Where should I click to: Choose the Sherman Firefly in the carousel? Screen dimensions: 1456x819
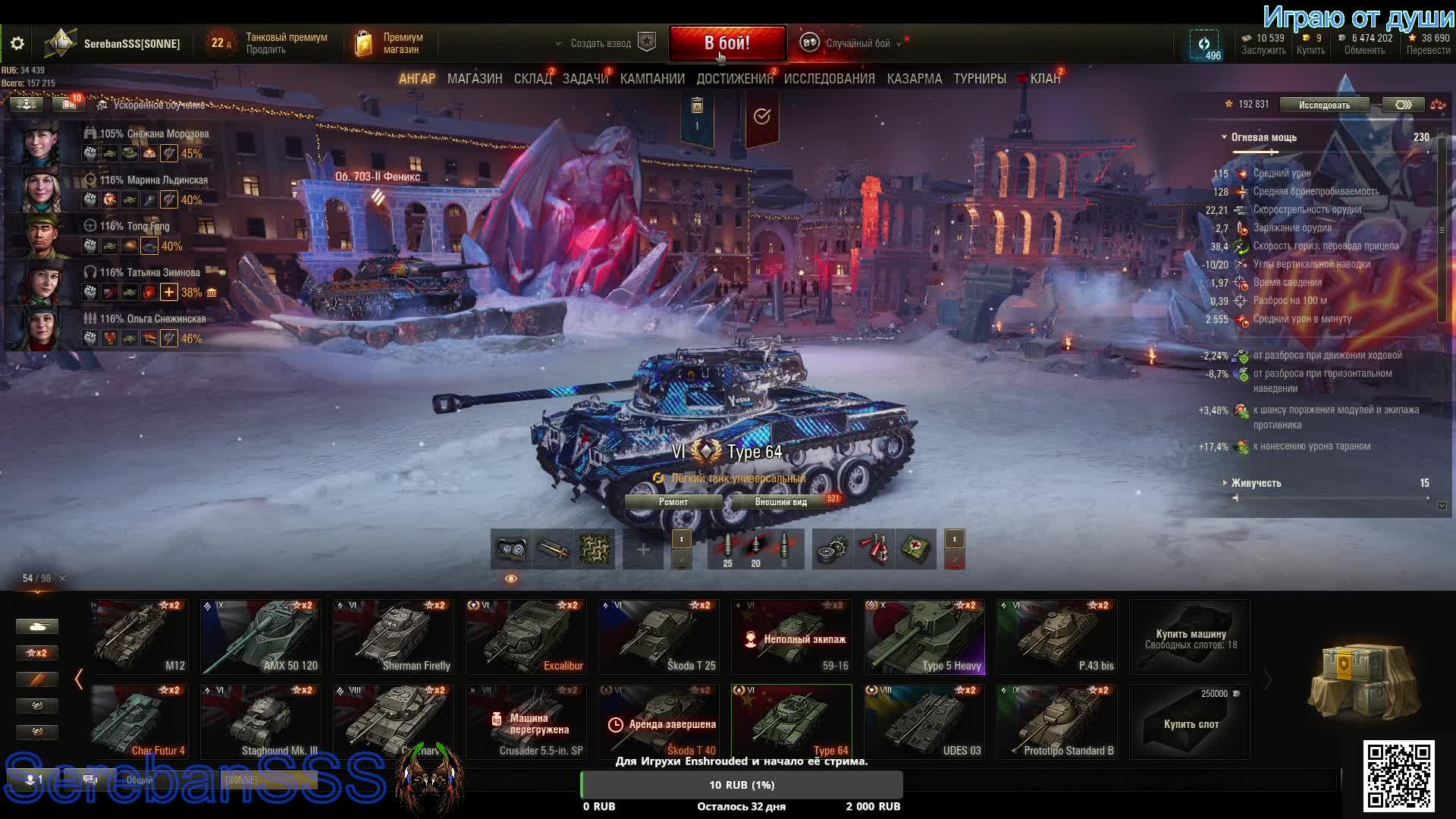click(393, 637)
